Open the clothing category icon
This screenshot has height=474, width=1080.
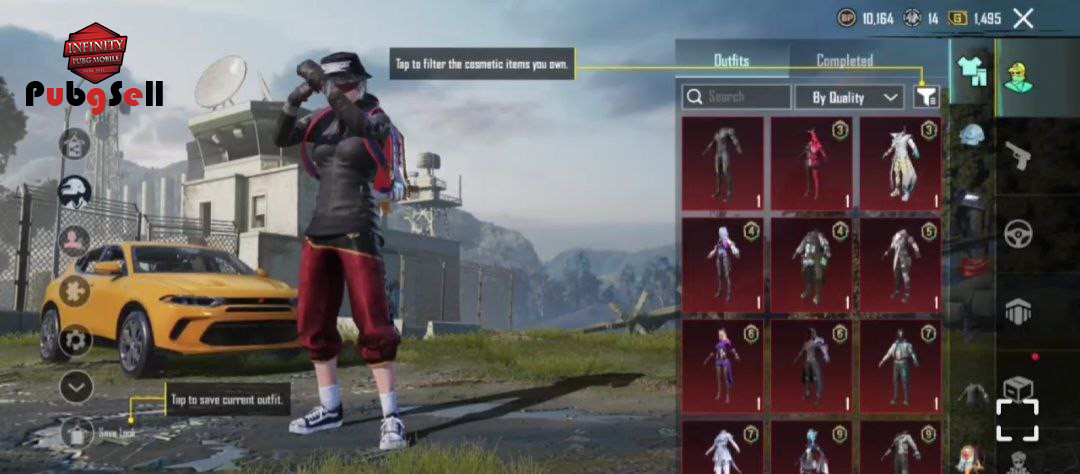coord(972,71)
